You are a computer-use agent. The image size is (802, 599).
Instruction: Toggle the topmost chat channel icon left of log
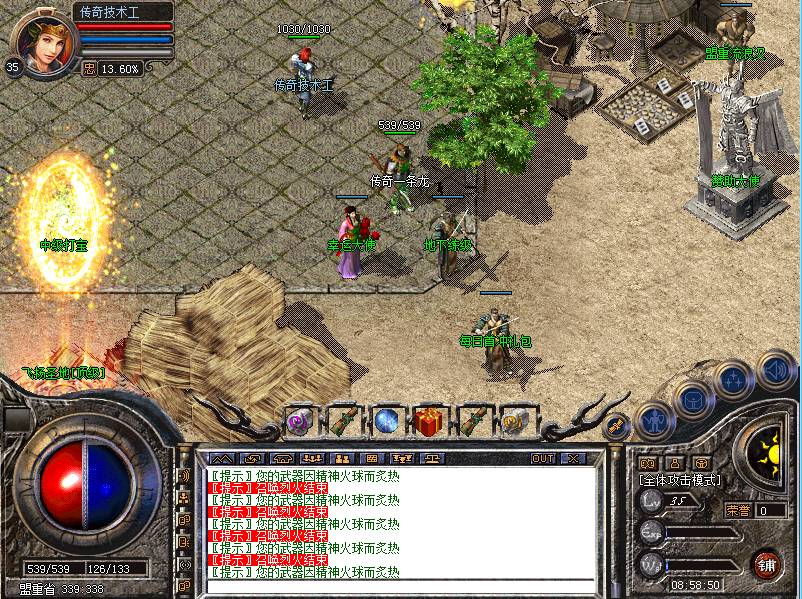point(183,475)
